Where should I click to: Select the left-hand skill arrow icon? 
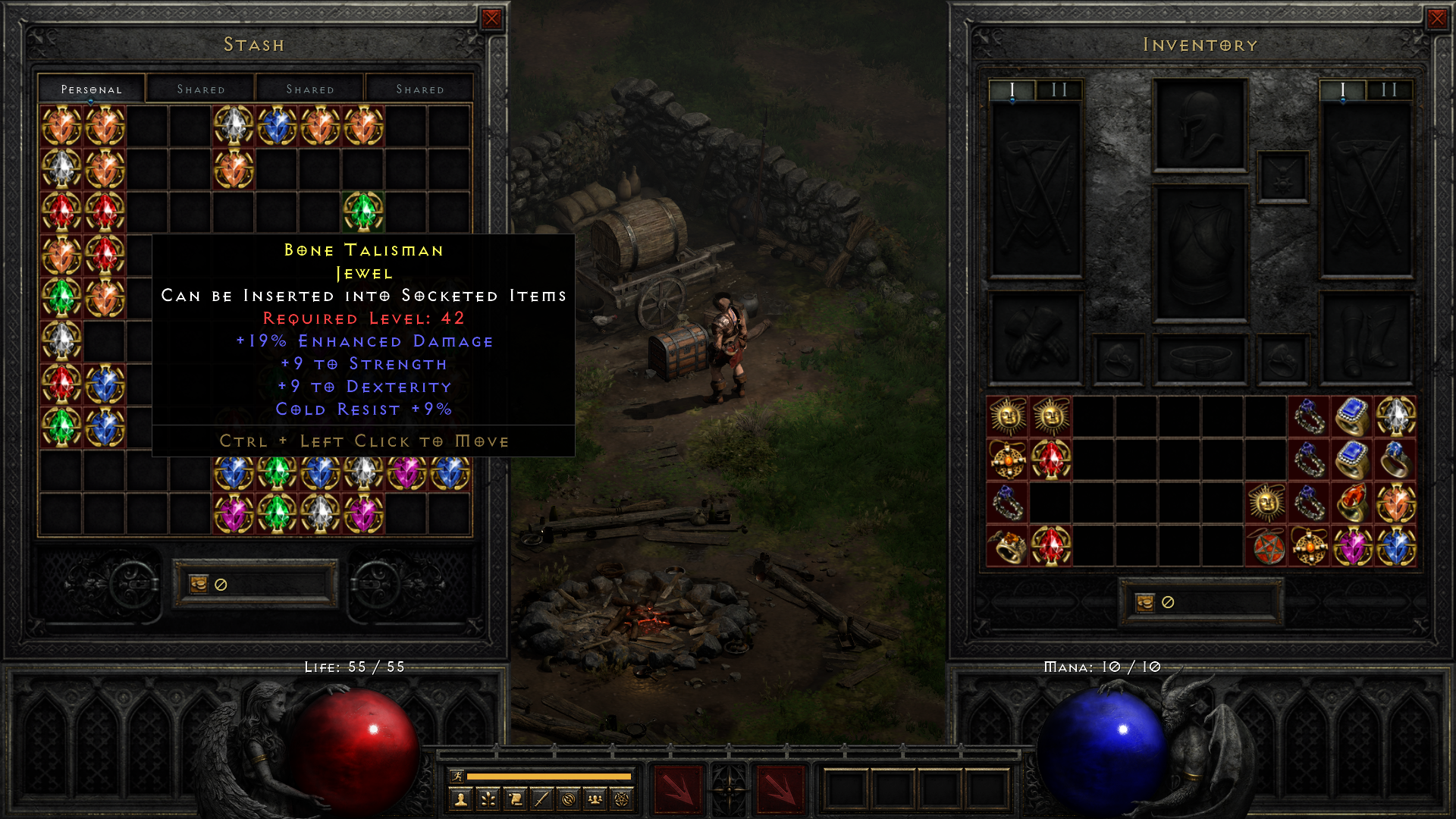point(679,791)
